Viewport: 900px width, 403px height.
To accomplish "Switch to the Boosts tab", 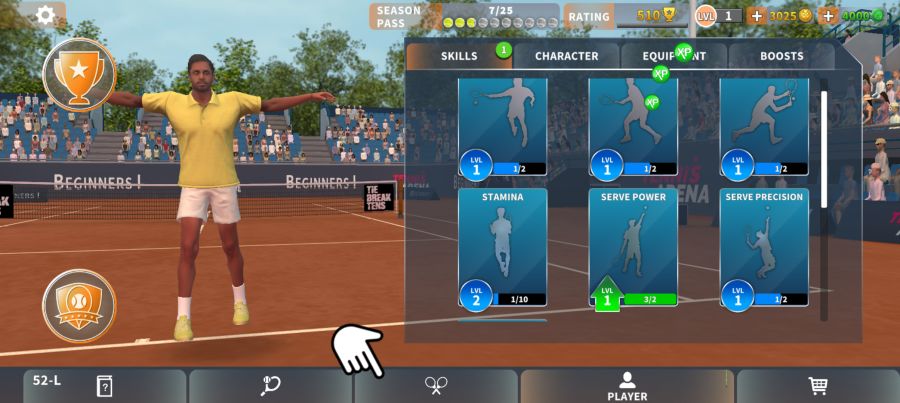I will (x=781, y=56).
